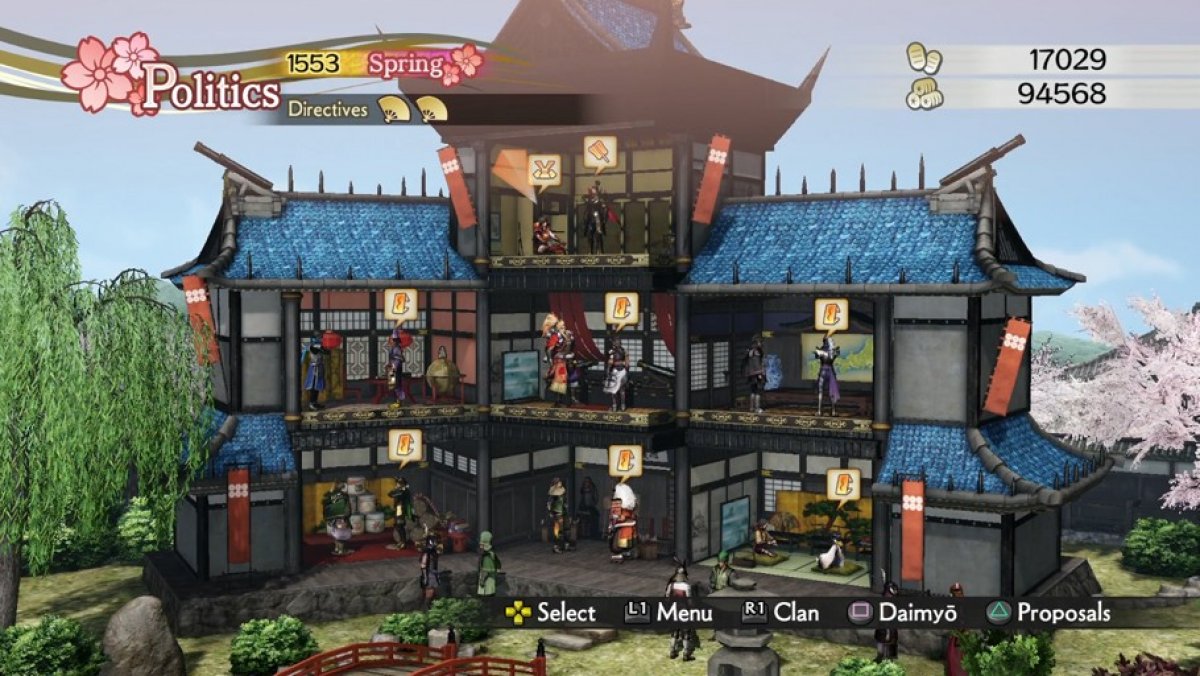Screen dimensions: 1200x676
Task: Pick the bubble over the seated officers' tatami room
Action: pos(843,484)
